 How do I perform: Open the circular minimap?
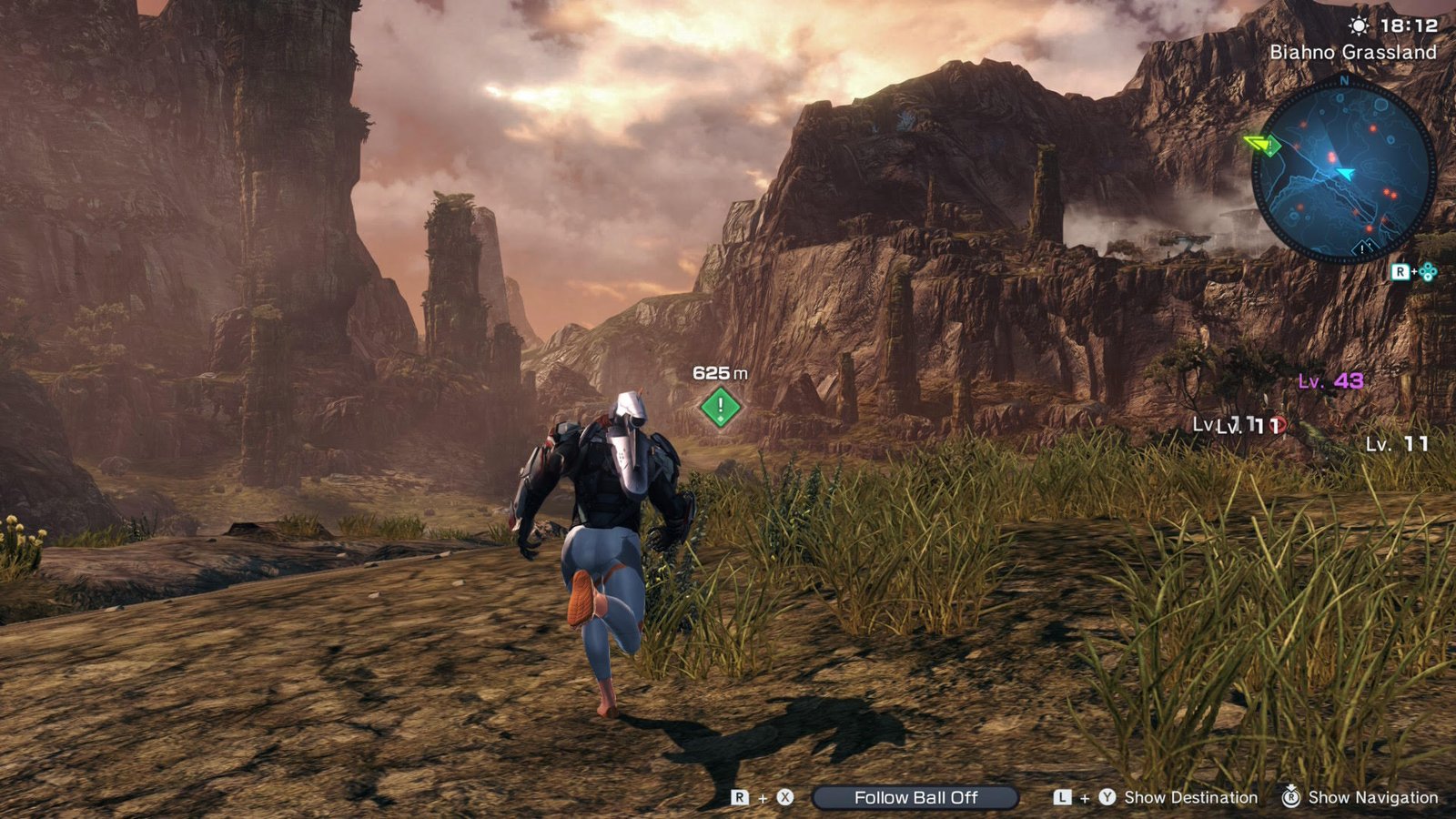pos(1343,173)
